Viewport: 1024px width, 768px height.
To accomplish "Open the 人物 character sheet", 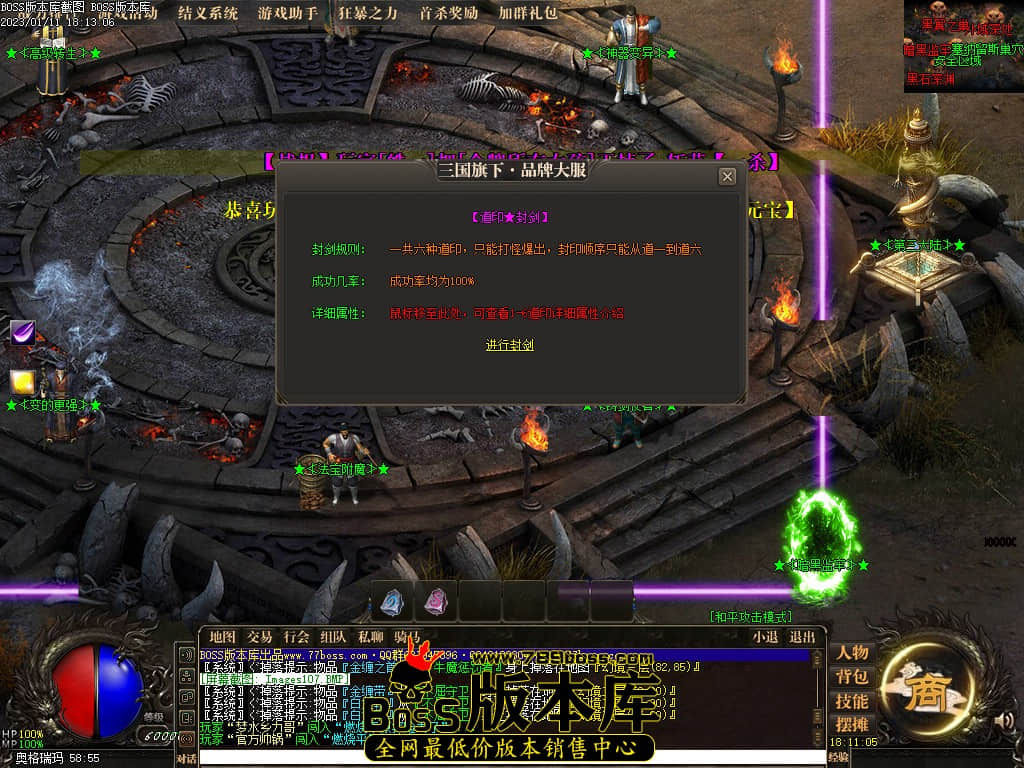I will tap(852, 652).
